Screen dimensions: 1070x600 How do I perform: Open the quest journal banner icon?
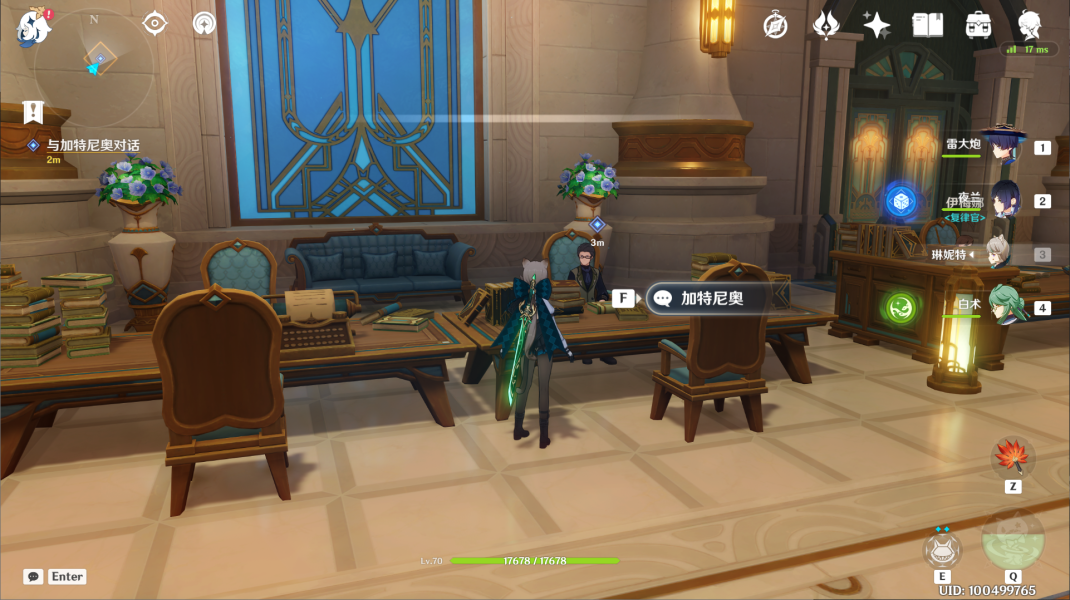click(34, 112)
